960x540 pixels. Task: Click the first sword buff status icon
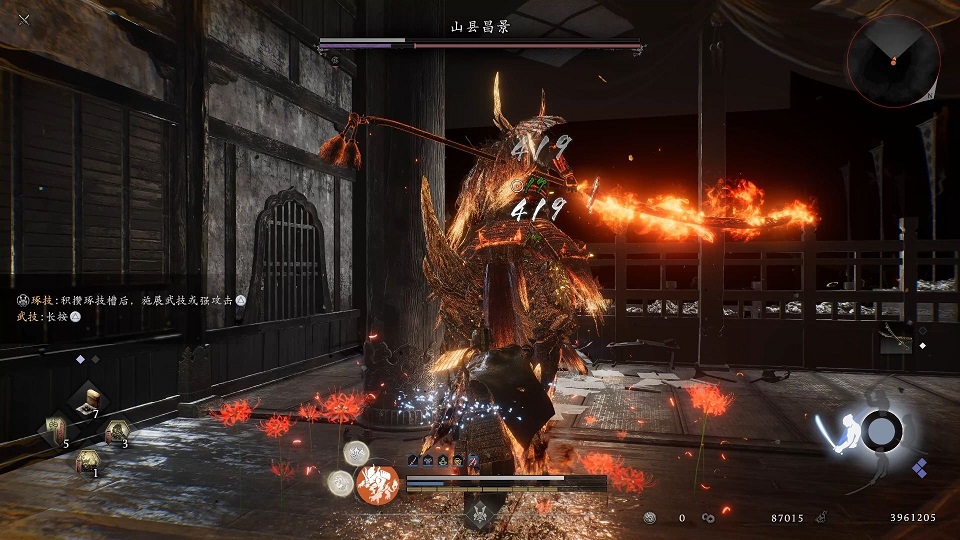coord(412,461)
